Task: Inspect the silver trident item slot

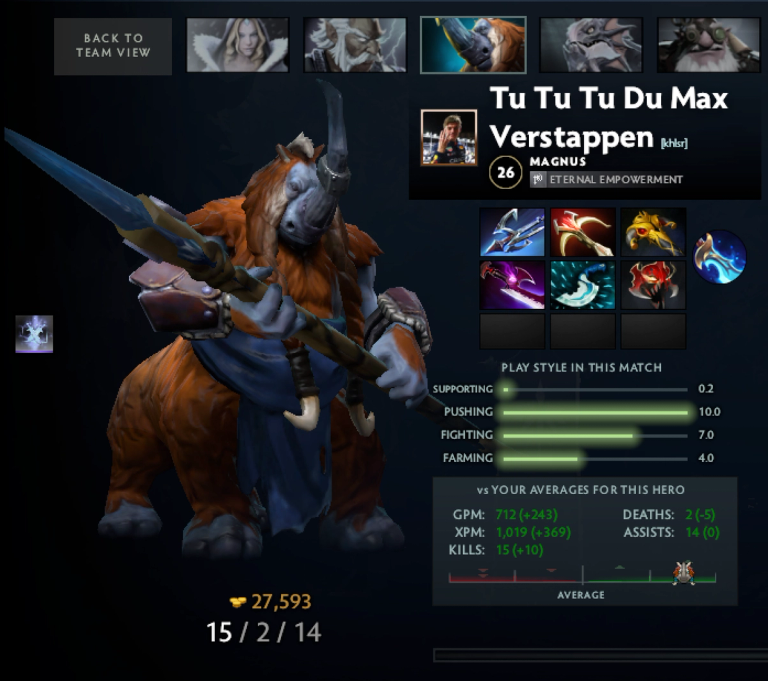Action: tap(512, 232)
